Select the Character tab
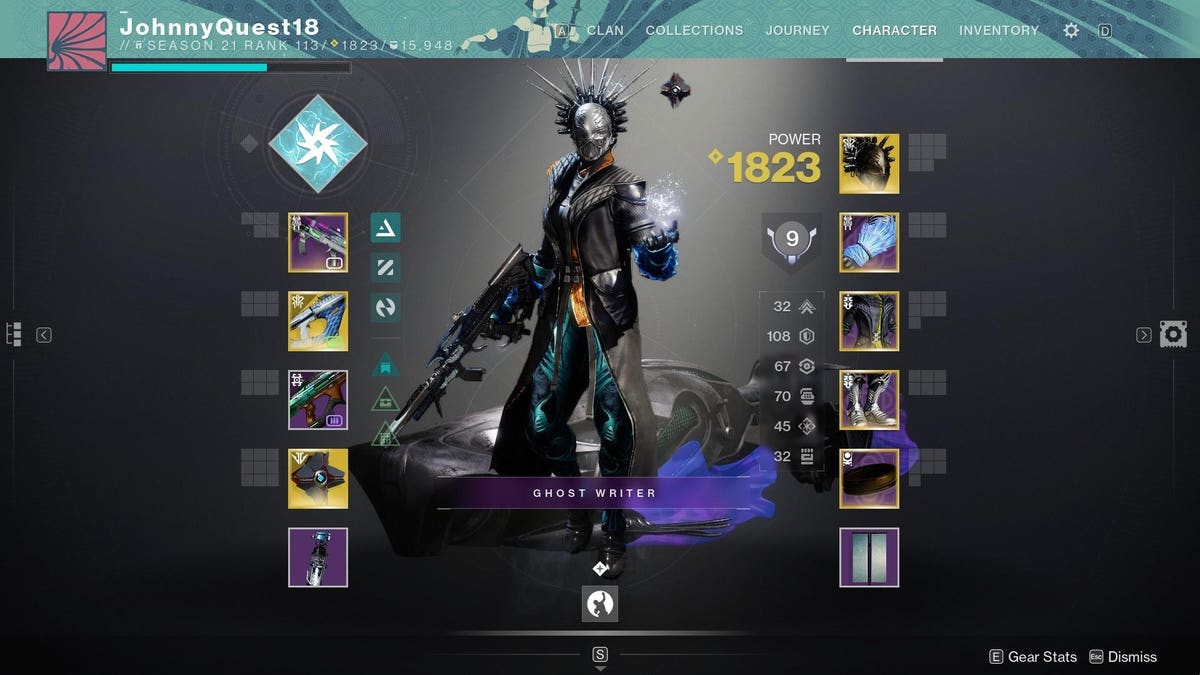 click(894, 30)
